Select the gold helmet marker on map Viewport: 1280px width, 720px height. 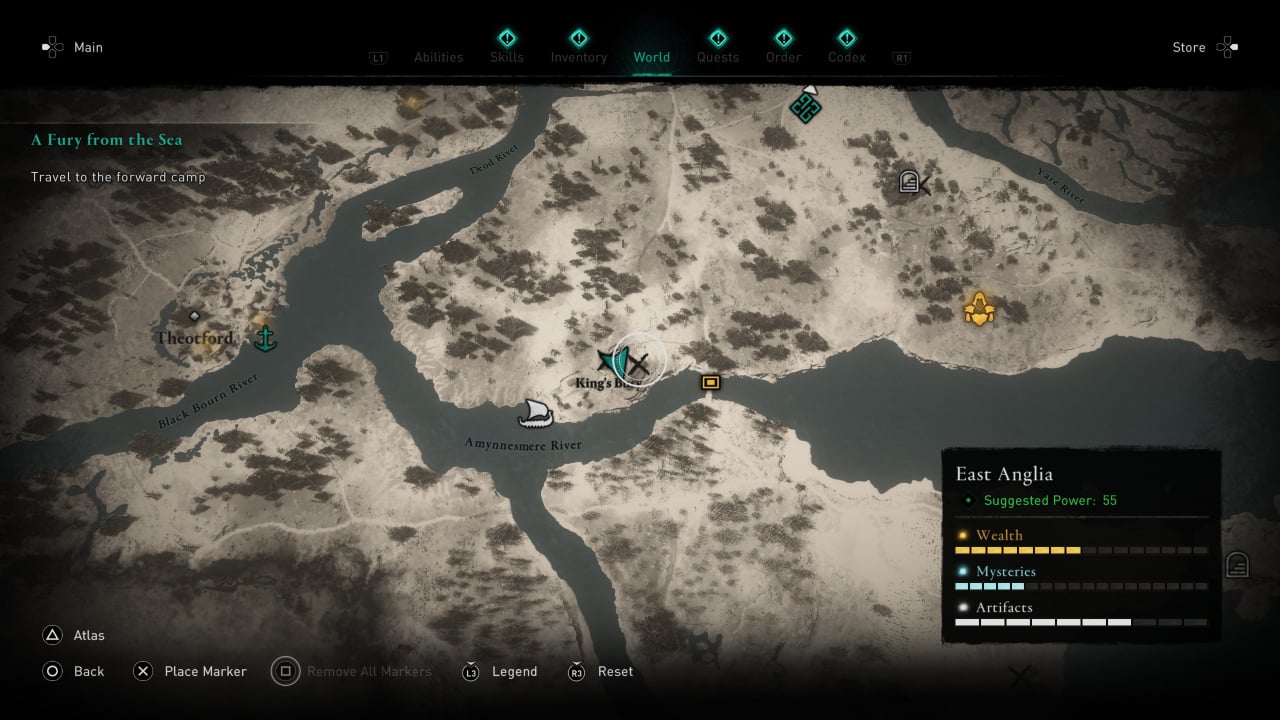[979, 309]
